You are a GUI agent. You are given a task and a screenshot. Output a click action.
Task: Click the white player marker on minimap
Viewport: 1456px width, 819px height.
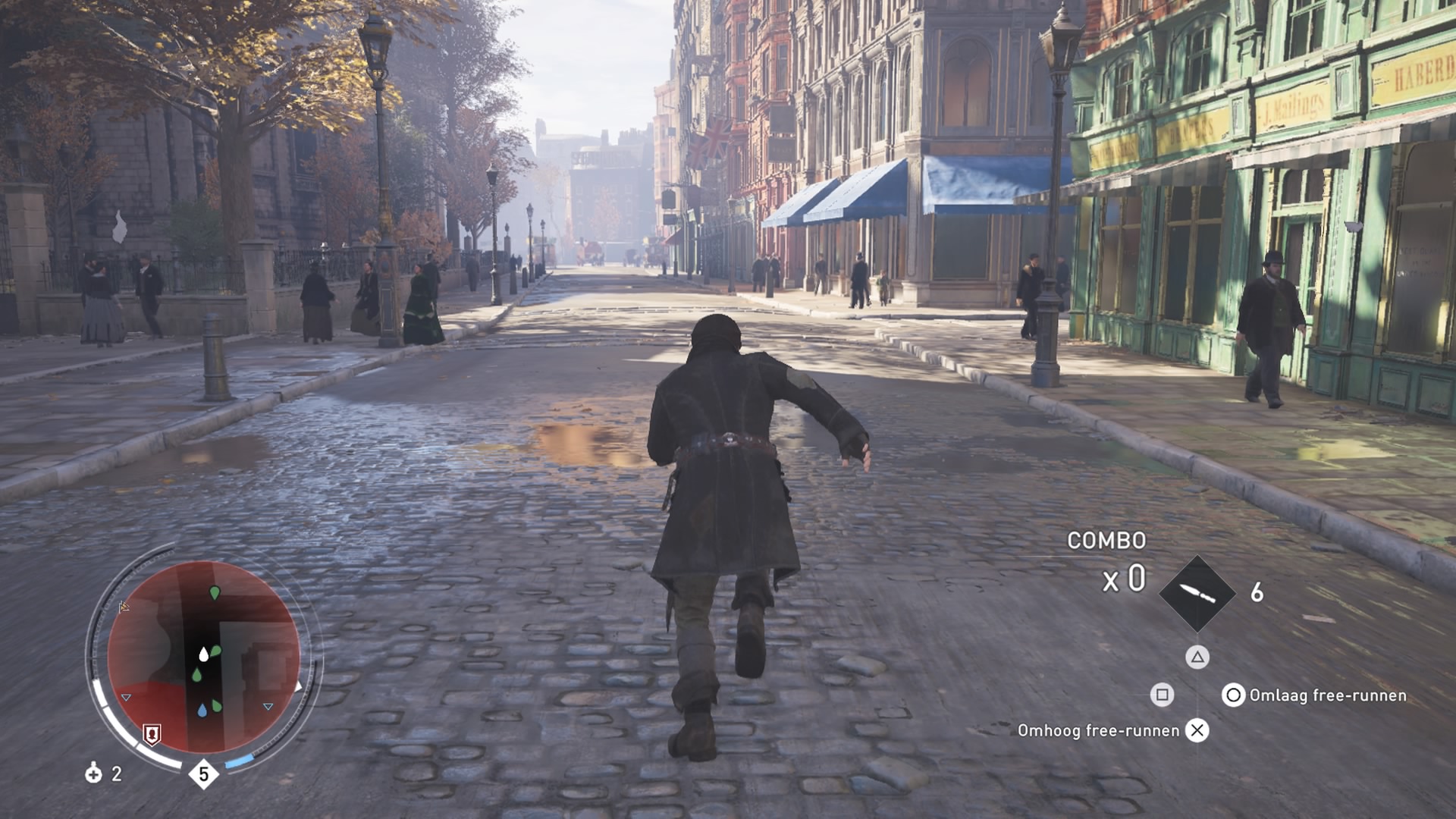203,654
